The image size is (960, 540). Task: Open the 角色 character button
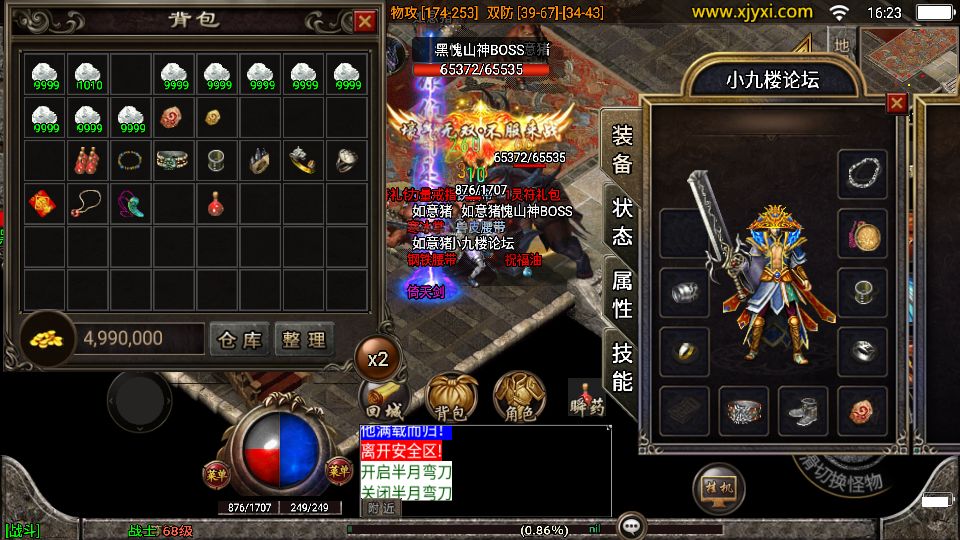518,398
